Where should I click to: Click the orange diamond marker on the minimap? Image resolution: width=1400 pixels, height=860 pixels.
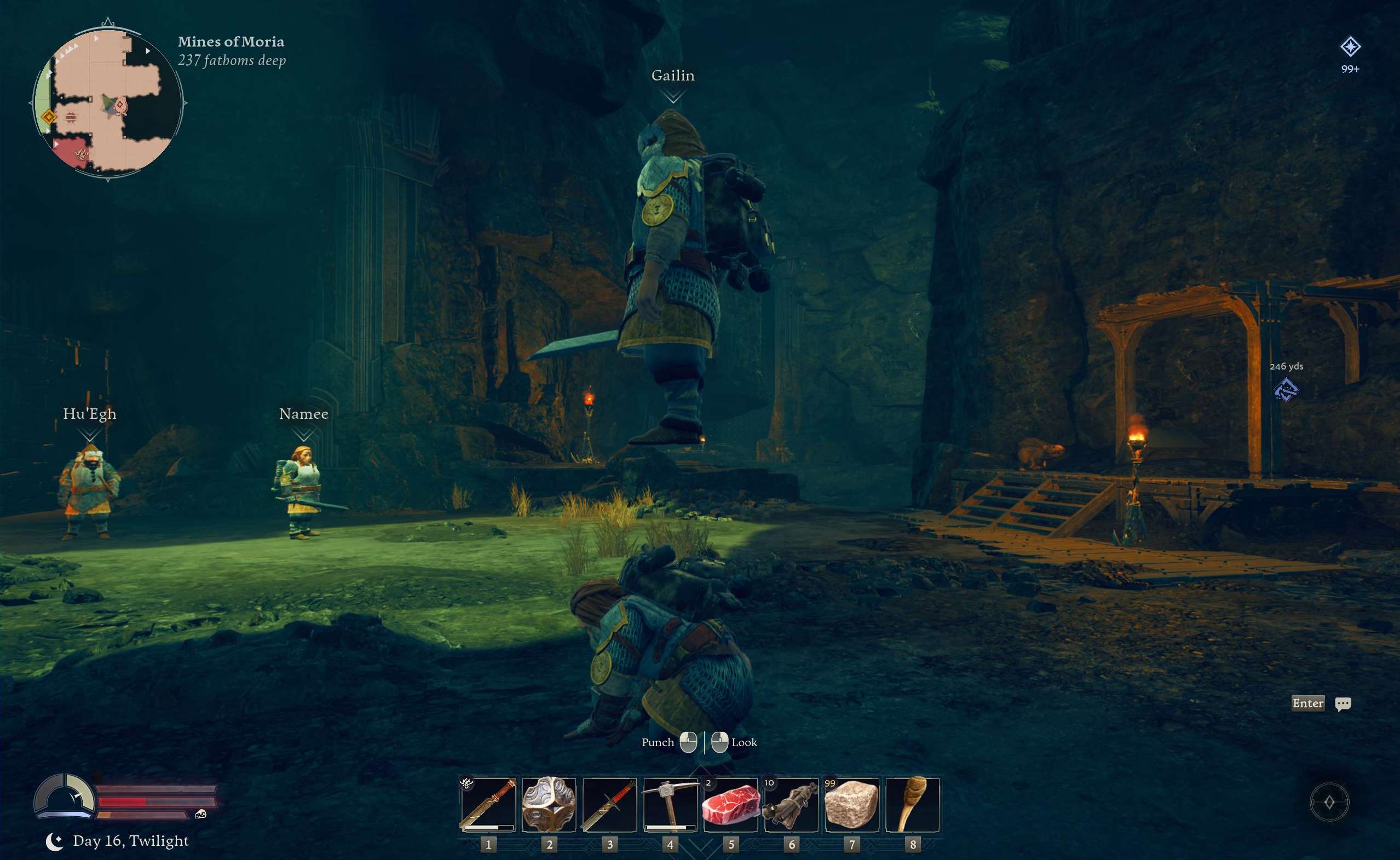49,117
